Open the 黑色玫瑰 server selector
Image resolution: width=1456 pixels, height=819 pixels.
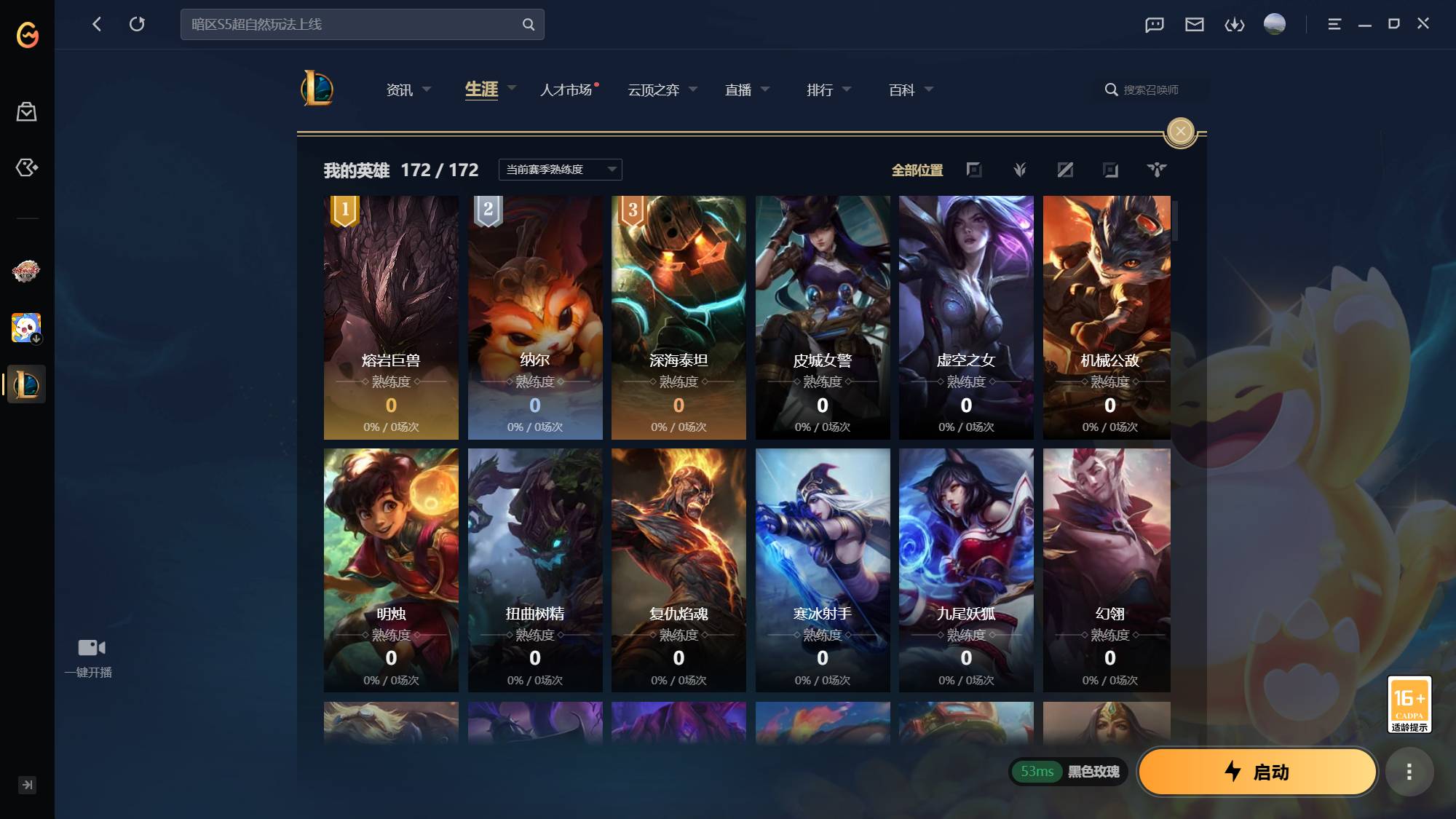point(1092,772)
